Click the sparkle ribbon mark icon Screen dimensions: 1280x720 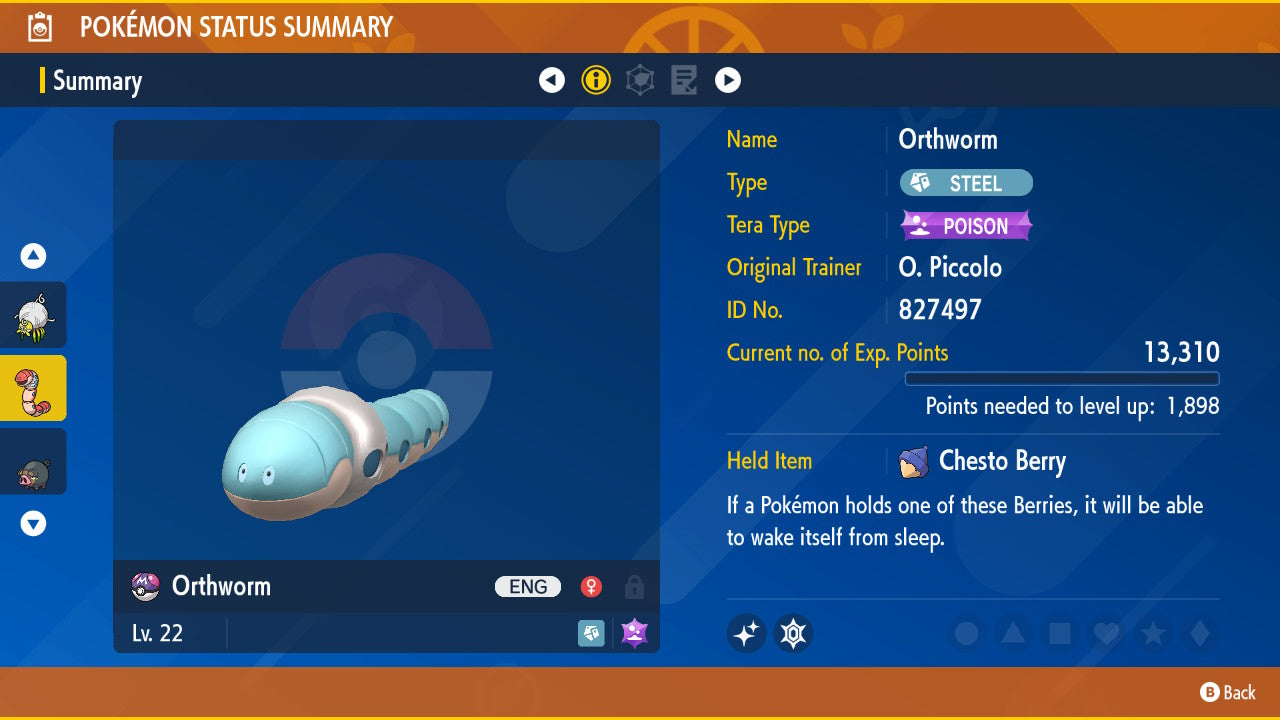click(747, 633)
